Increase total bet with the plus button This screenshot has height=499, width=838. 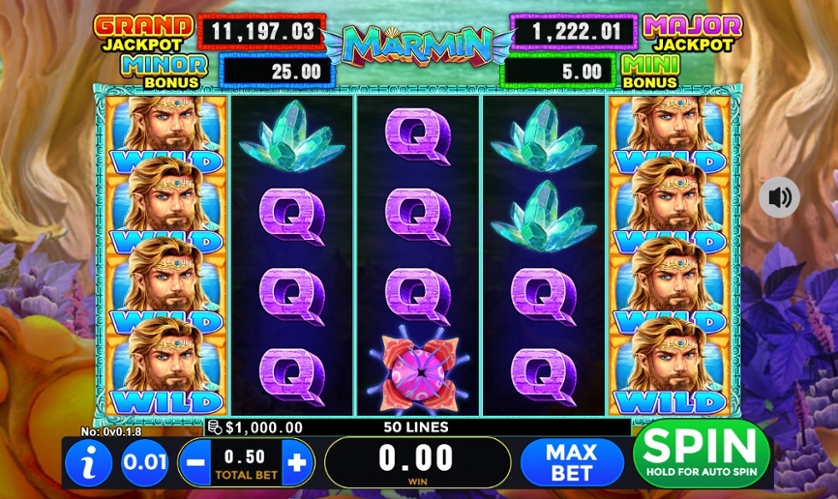pos(297,463)
